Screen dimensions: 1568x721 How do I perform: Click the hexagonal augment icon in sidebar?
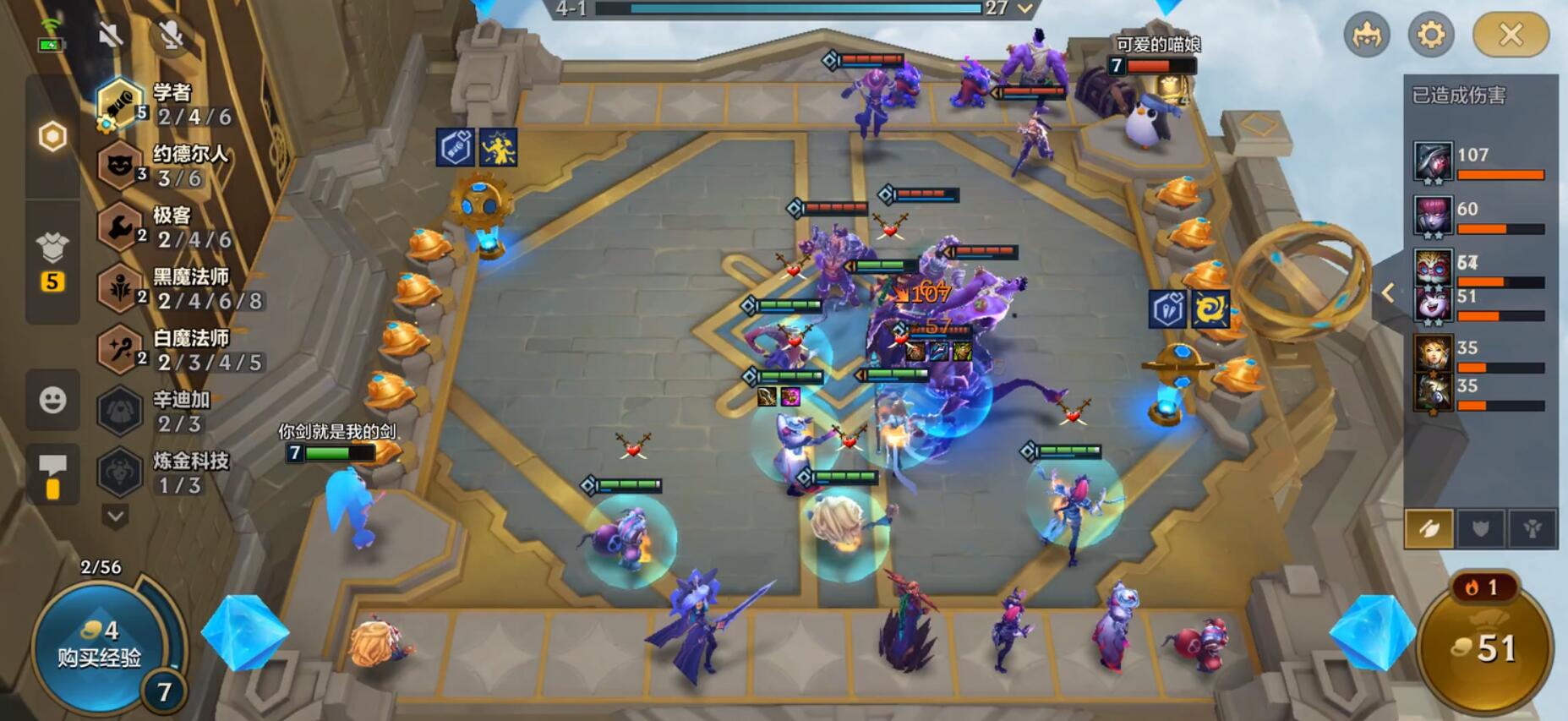52,135
